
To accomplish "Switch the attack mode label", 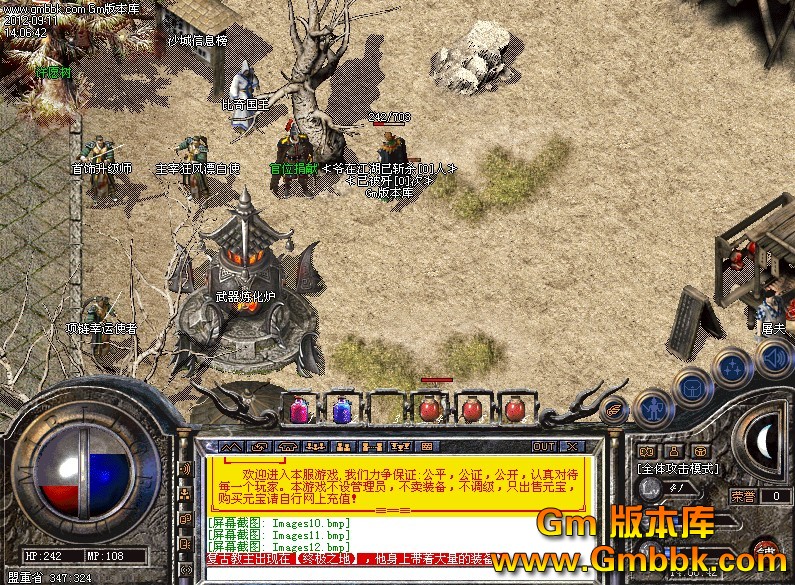I will pyautogui.click(x=679, y=468).
